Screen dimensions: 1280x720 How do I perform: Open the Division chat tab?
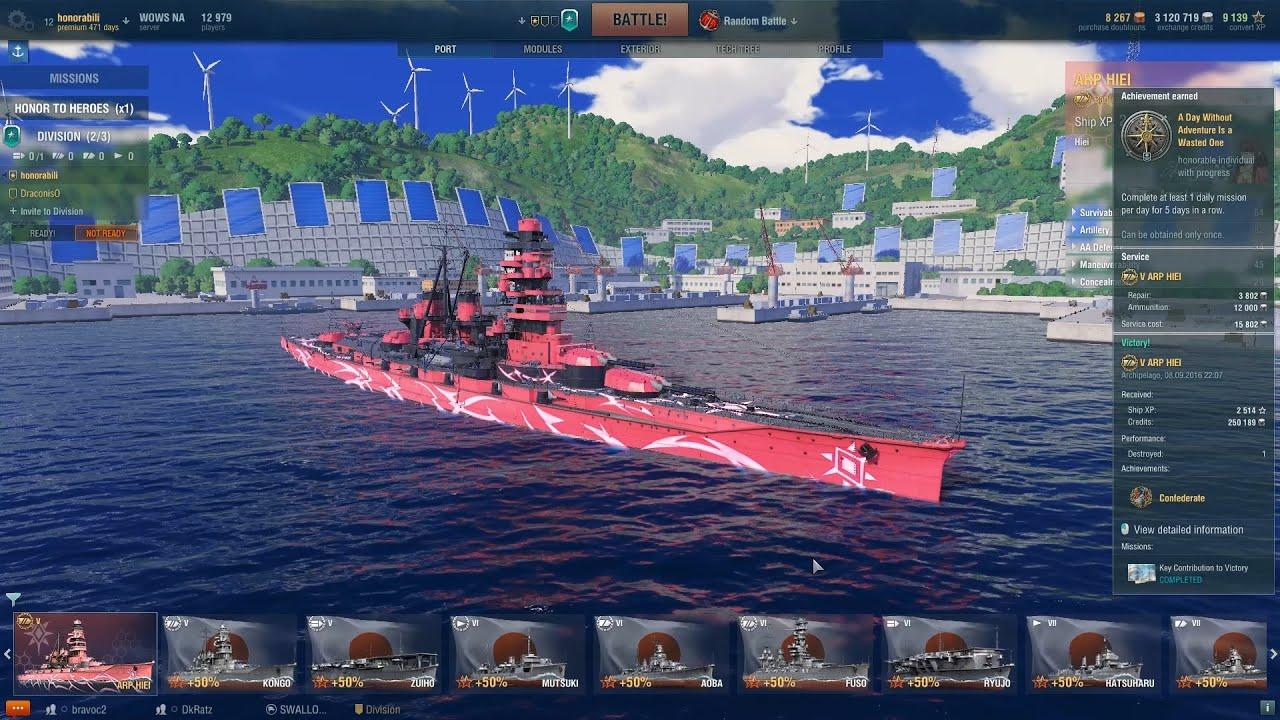pyautogui.click(x=382, y=710)
